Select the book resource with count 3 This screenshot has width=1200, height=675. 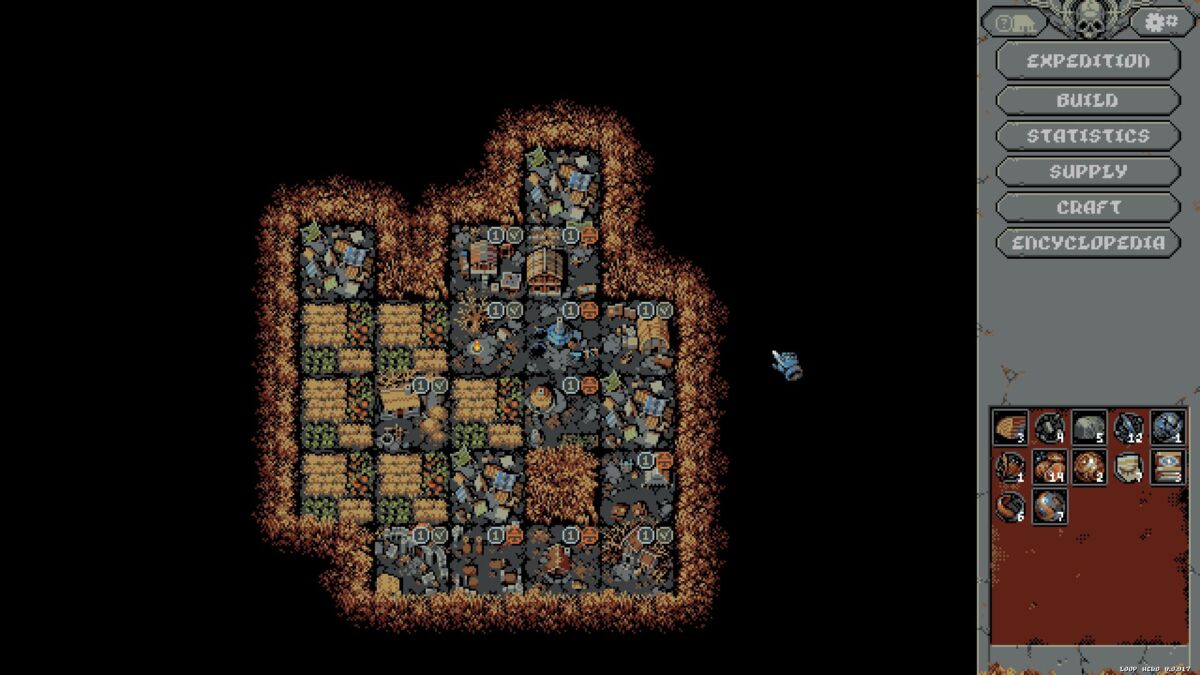point(1167,466)
